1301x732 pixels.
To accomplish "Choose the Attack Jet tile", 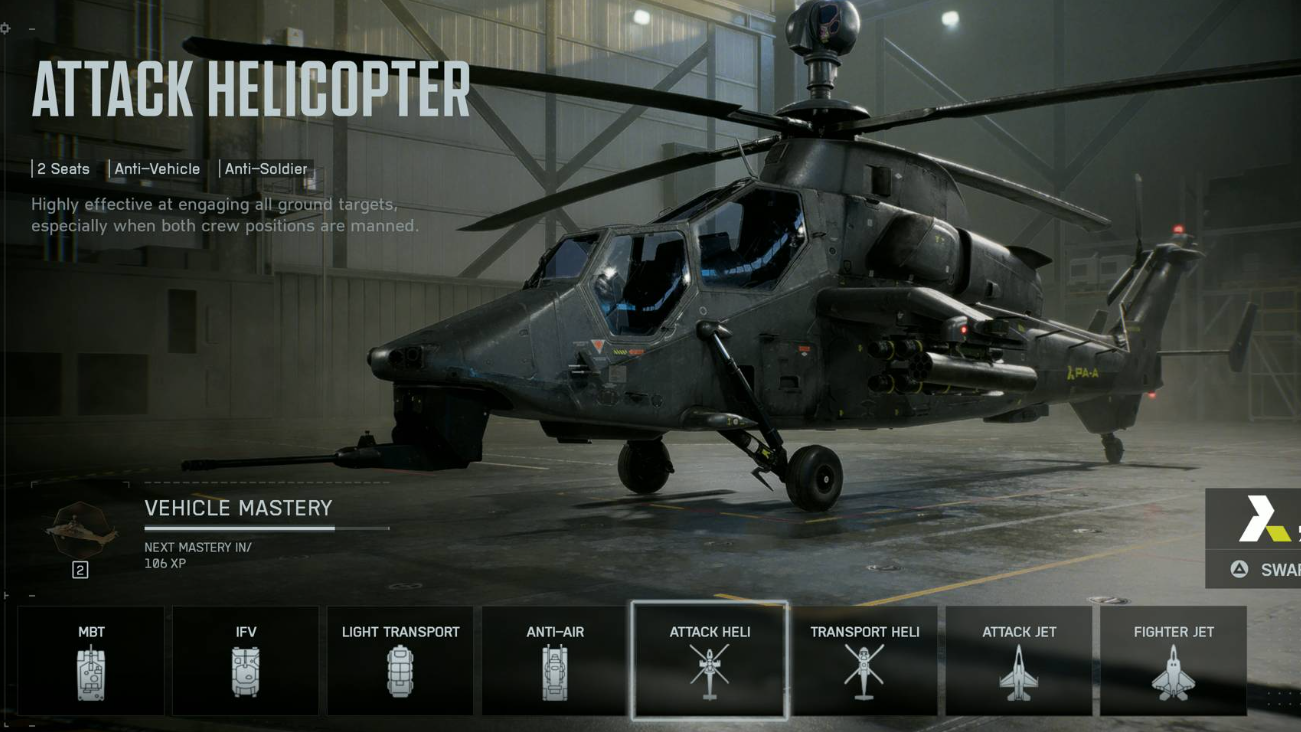I will point(1019,660).
